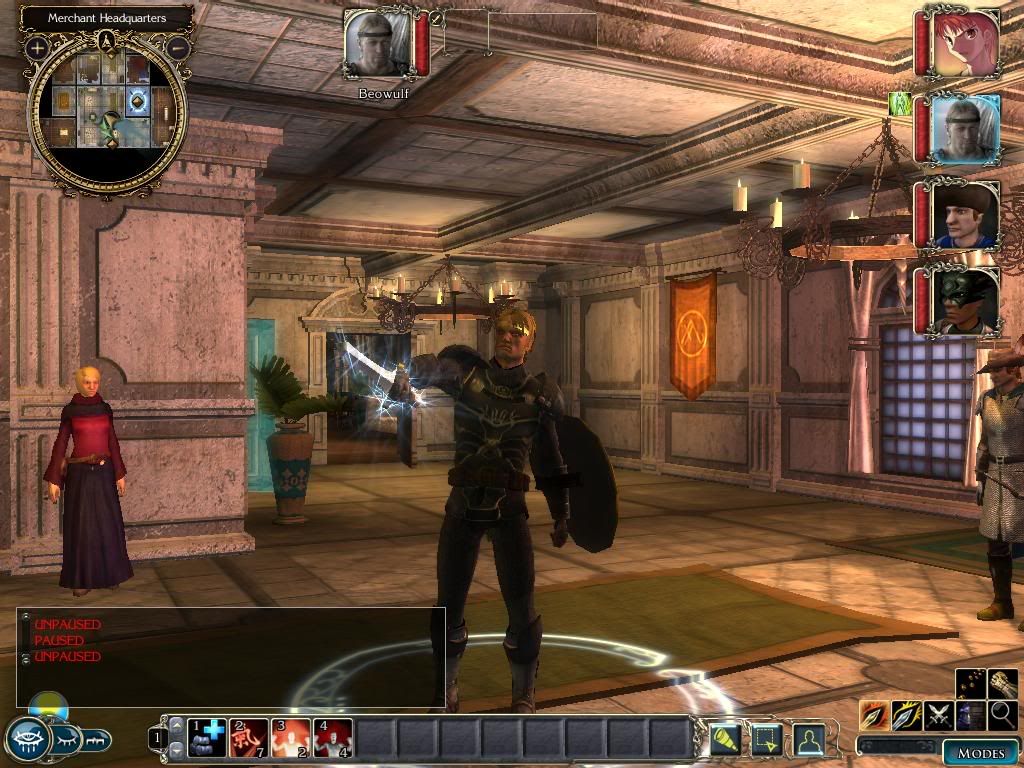Select the red-haired party member portrait

coord(963,43)
